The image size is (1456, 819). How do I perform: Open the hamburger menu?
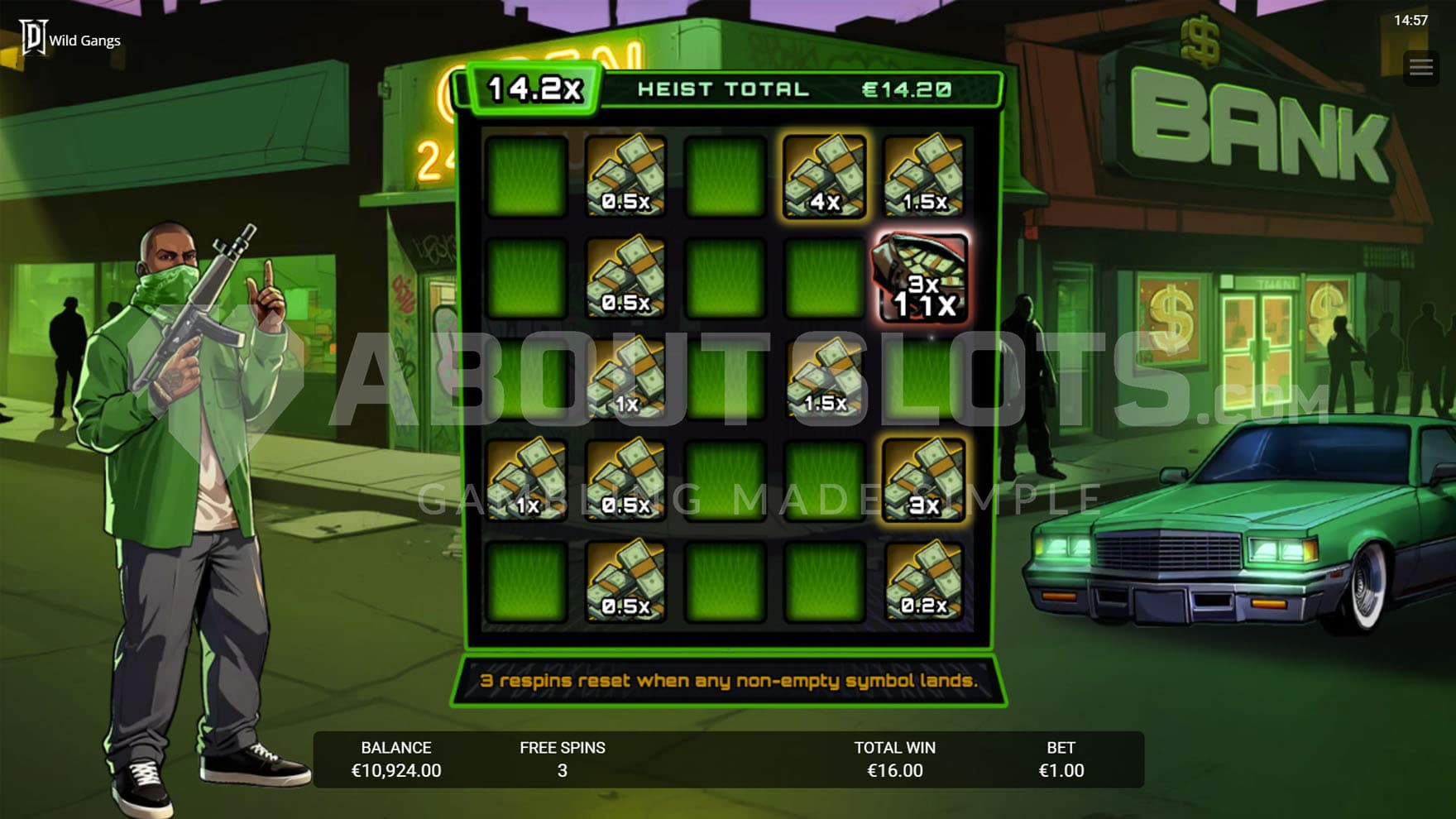1421,67
